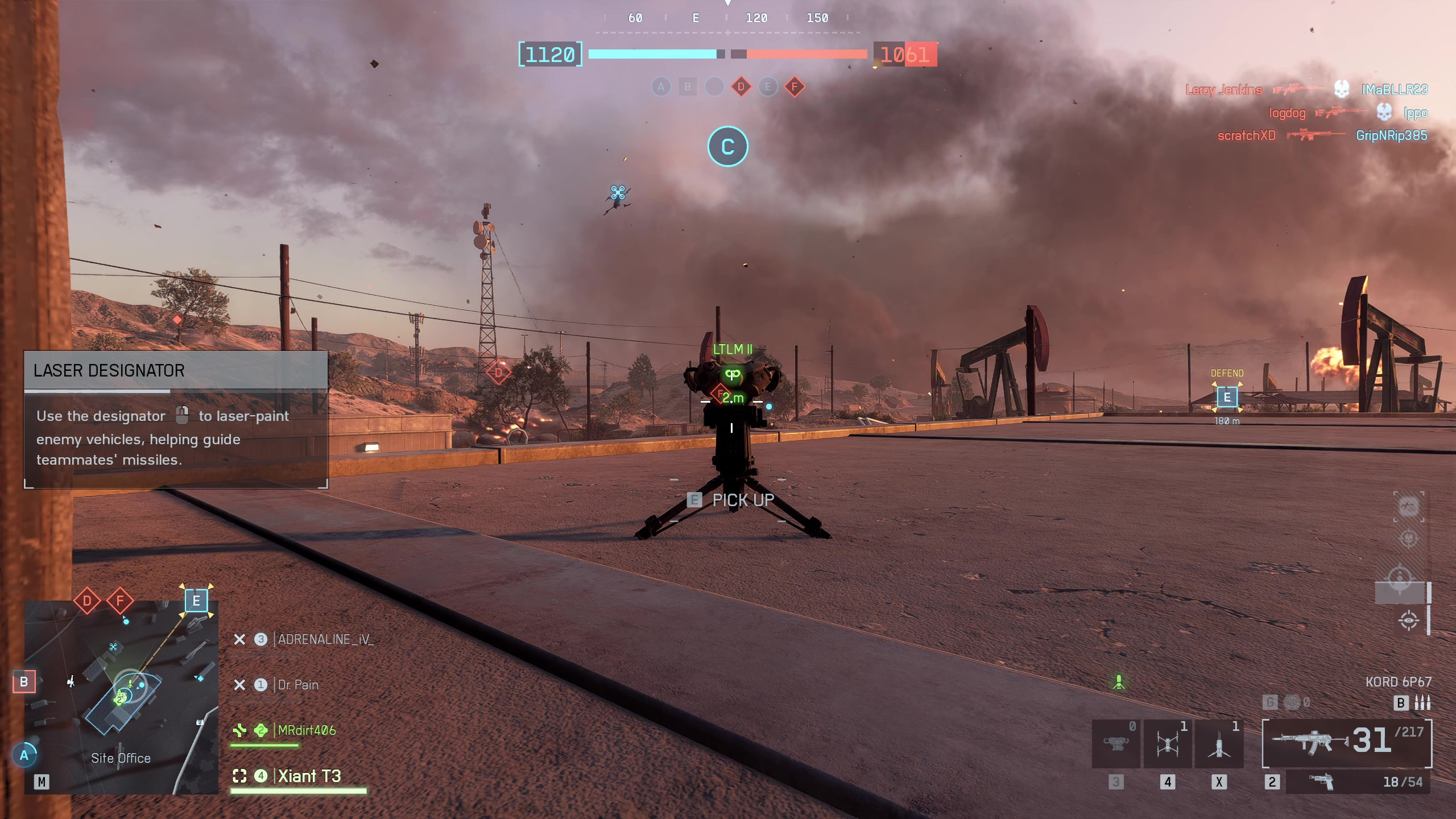
Task: Select the laser designator gadget slot
Action: pos(1116,743)
